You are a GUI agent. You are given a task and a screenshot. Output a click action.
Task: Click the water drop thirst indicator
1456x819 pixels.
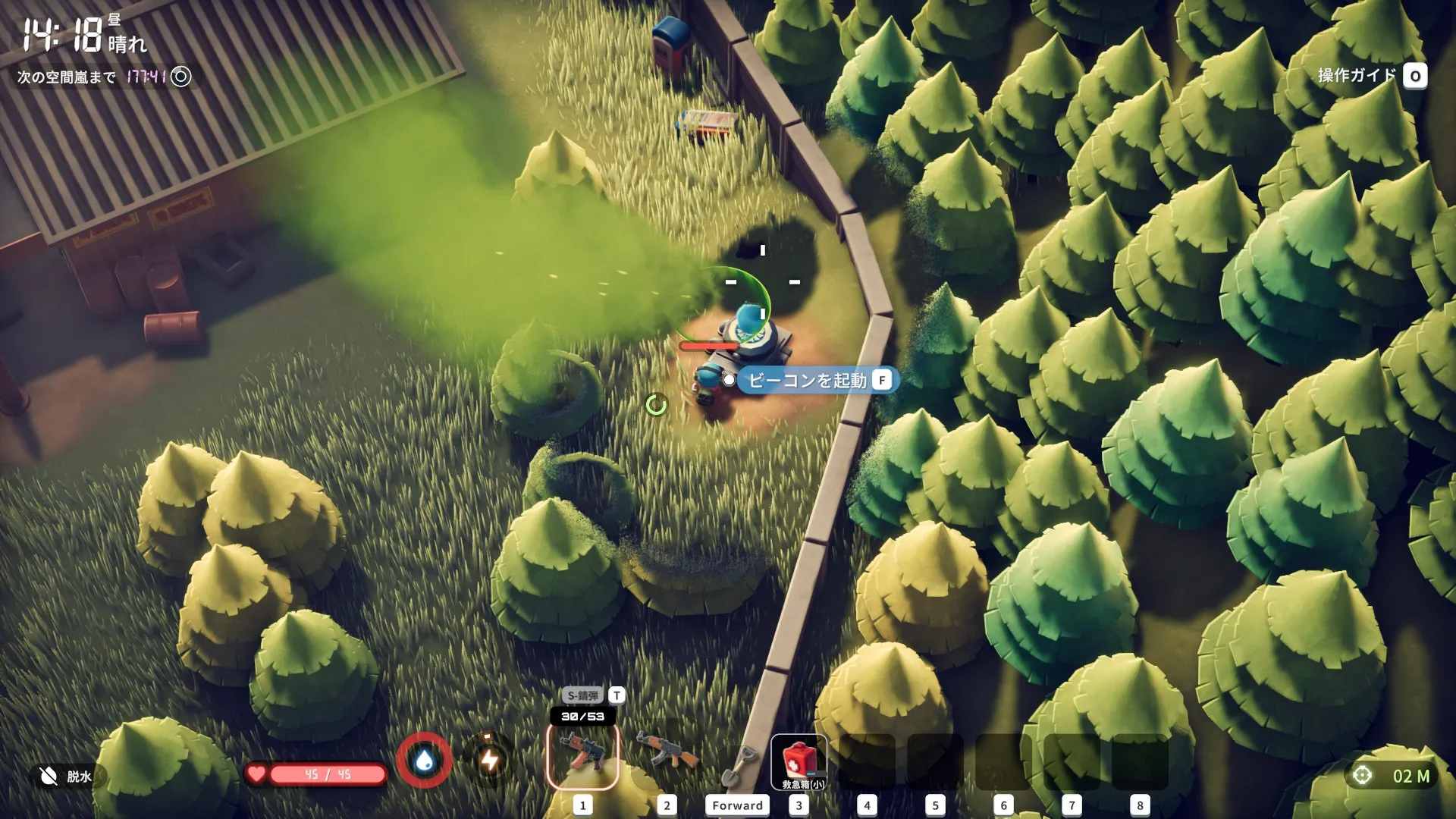(425, 760)
